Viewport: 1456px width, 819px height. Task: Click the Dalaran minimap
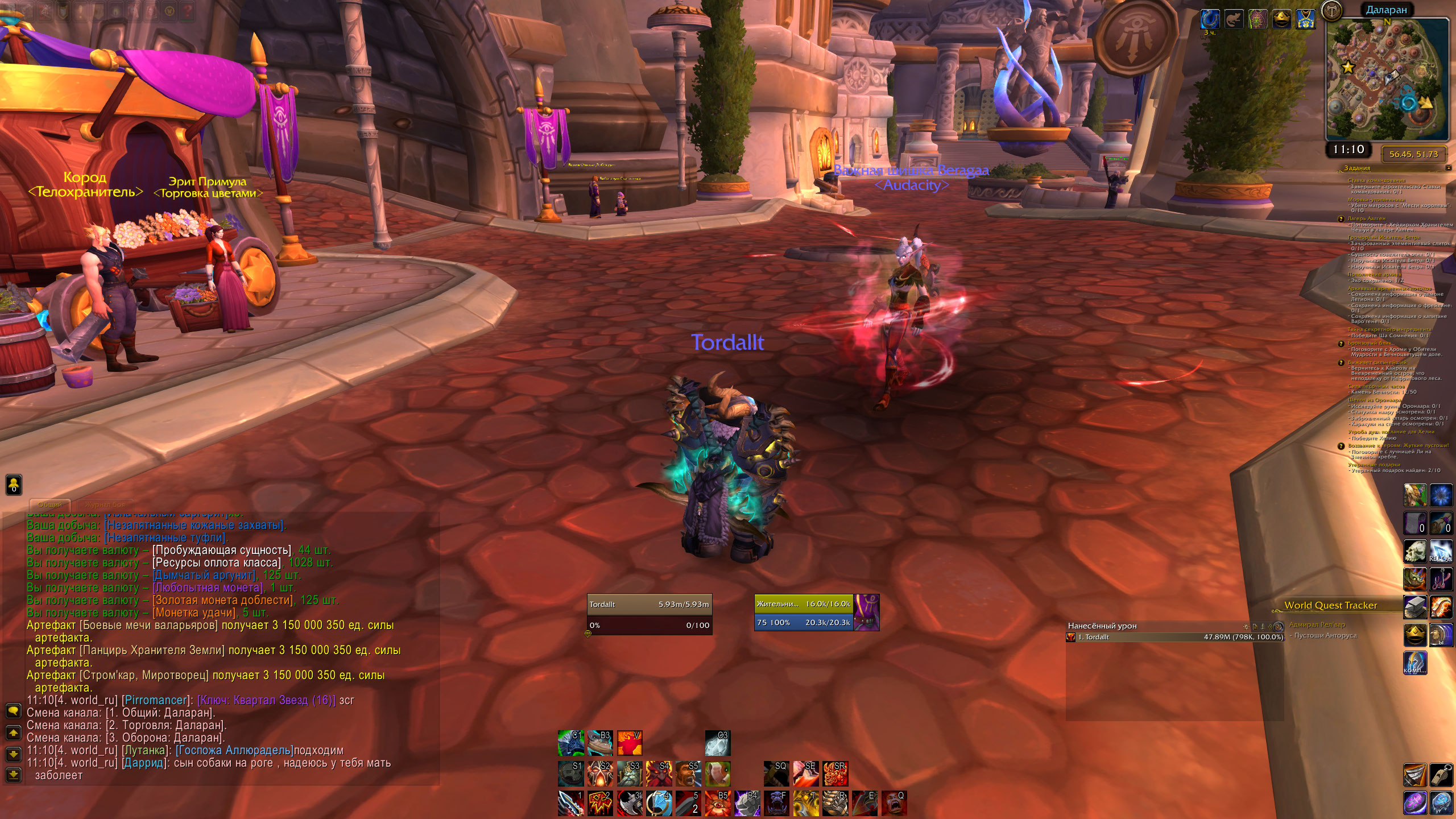[1387, 80]
